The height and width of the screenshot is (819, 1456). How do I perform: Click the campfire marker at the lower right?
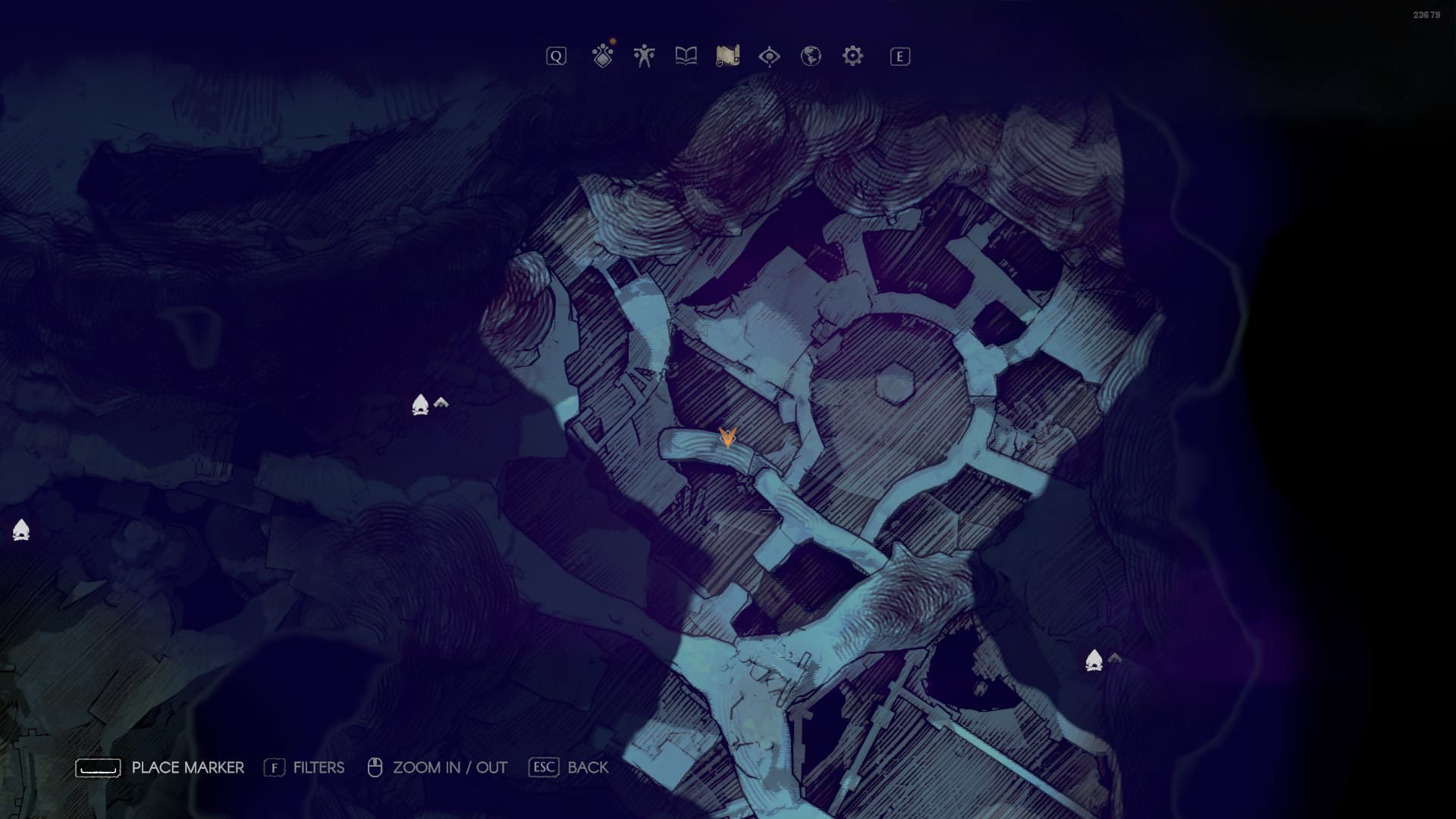click(x=1094, y=661)
